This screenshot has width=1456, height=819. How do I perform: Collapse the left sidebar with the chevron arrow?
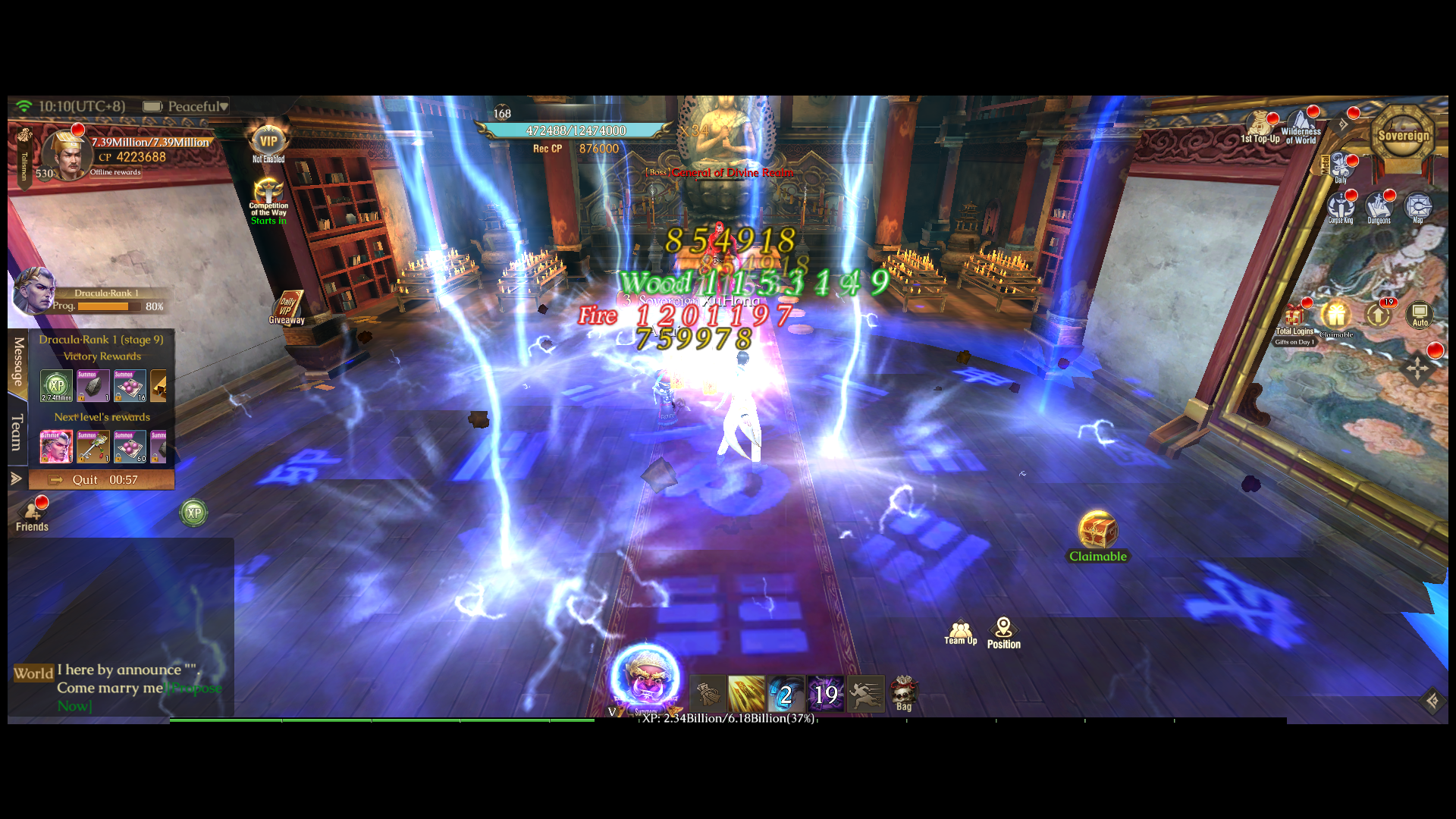coord(15,478)
